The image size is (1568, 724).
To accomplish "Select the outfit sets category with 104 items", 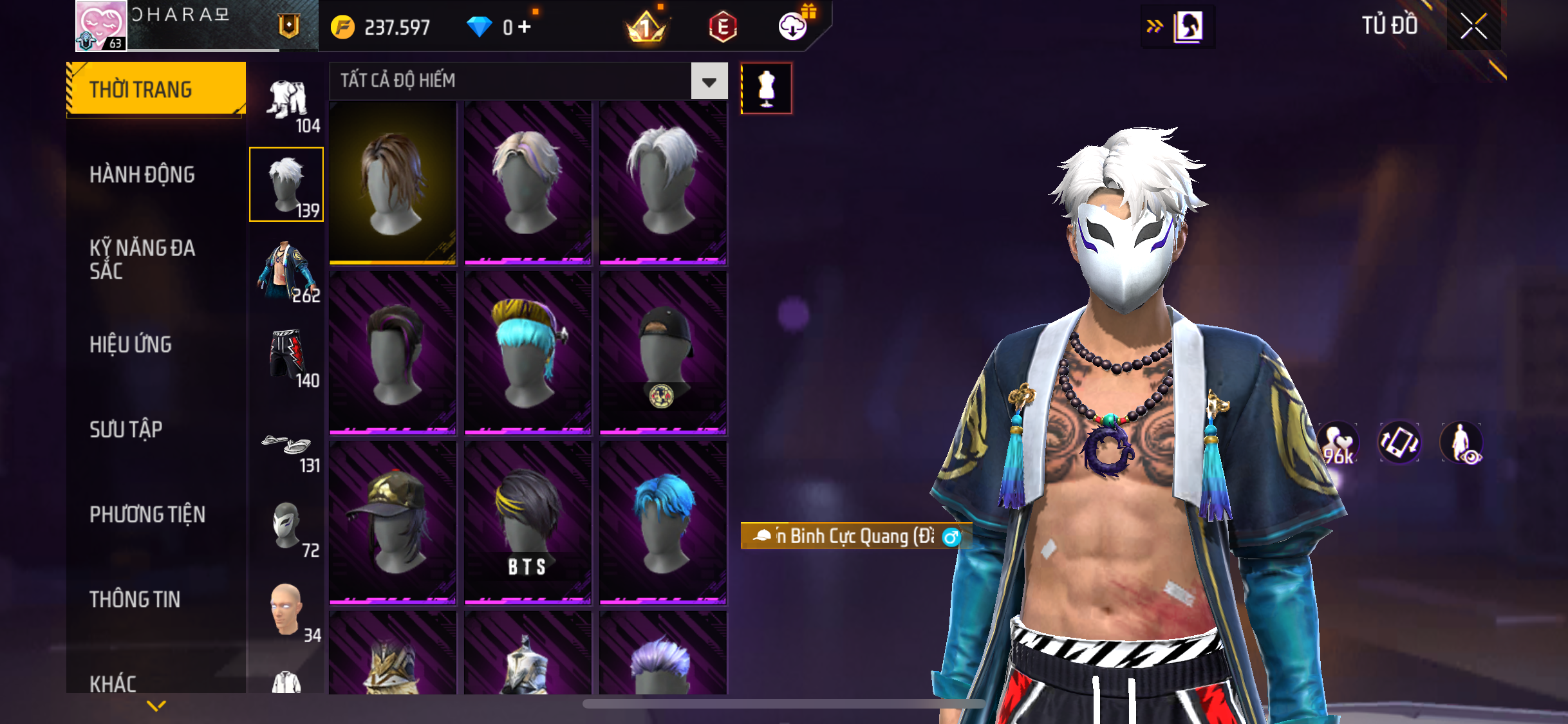I will click(x=288, y=104).
